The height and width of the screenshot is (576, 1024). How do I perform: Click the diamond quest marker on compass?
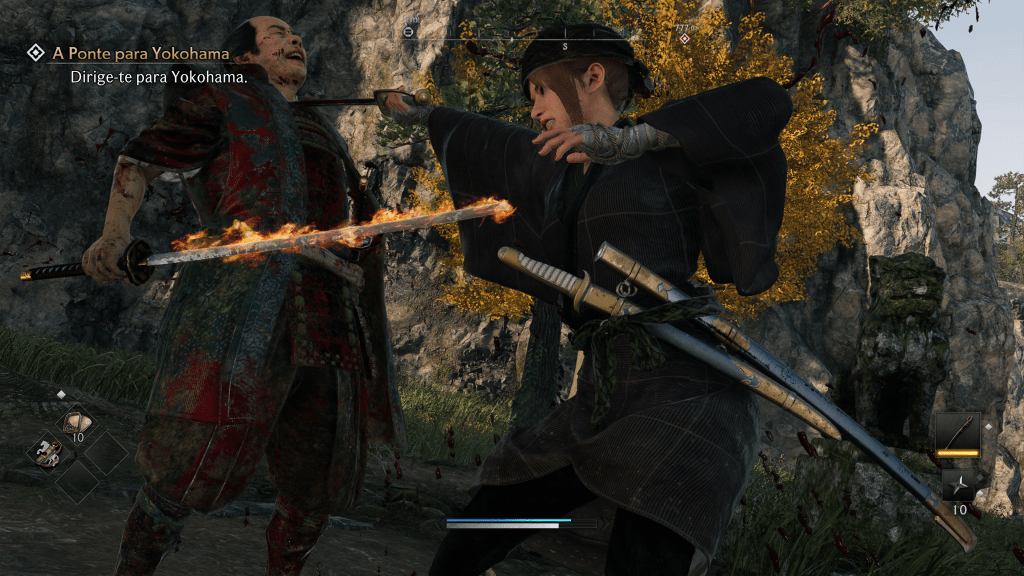[684, 39]
